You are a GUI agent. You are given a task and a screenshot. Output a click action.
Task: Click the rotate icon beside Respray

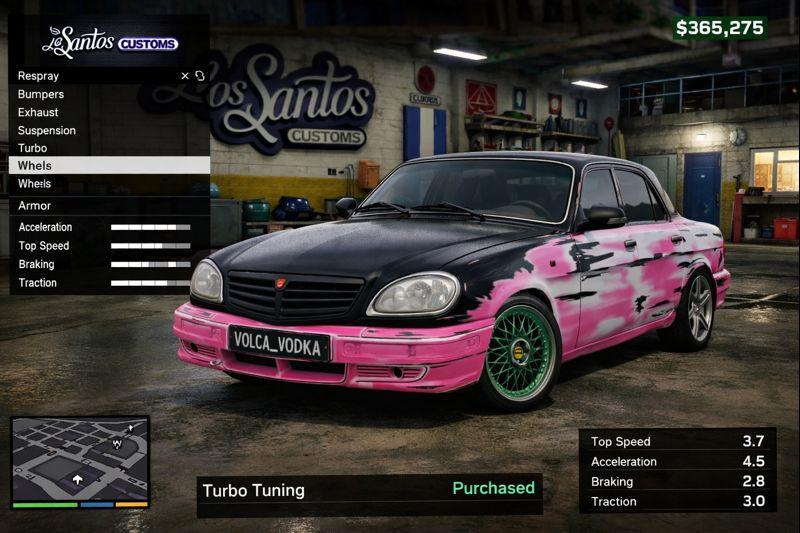pos(200,76)
